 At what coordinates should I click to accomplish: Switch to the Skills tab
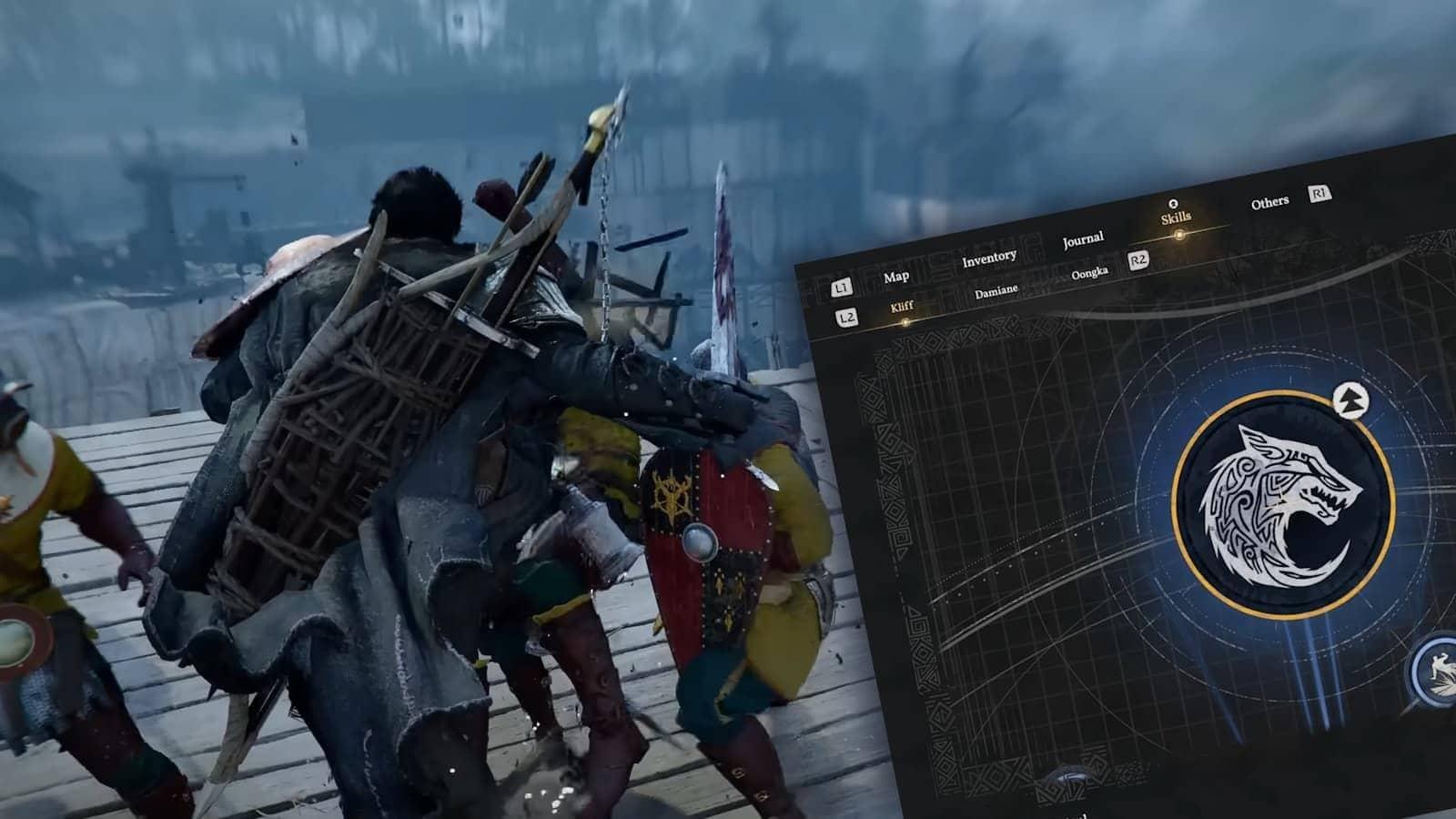1176,218
